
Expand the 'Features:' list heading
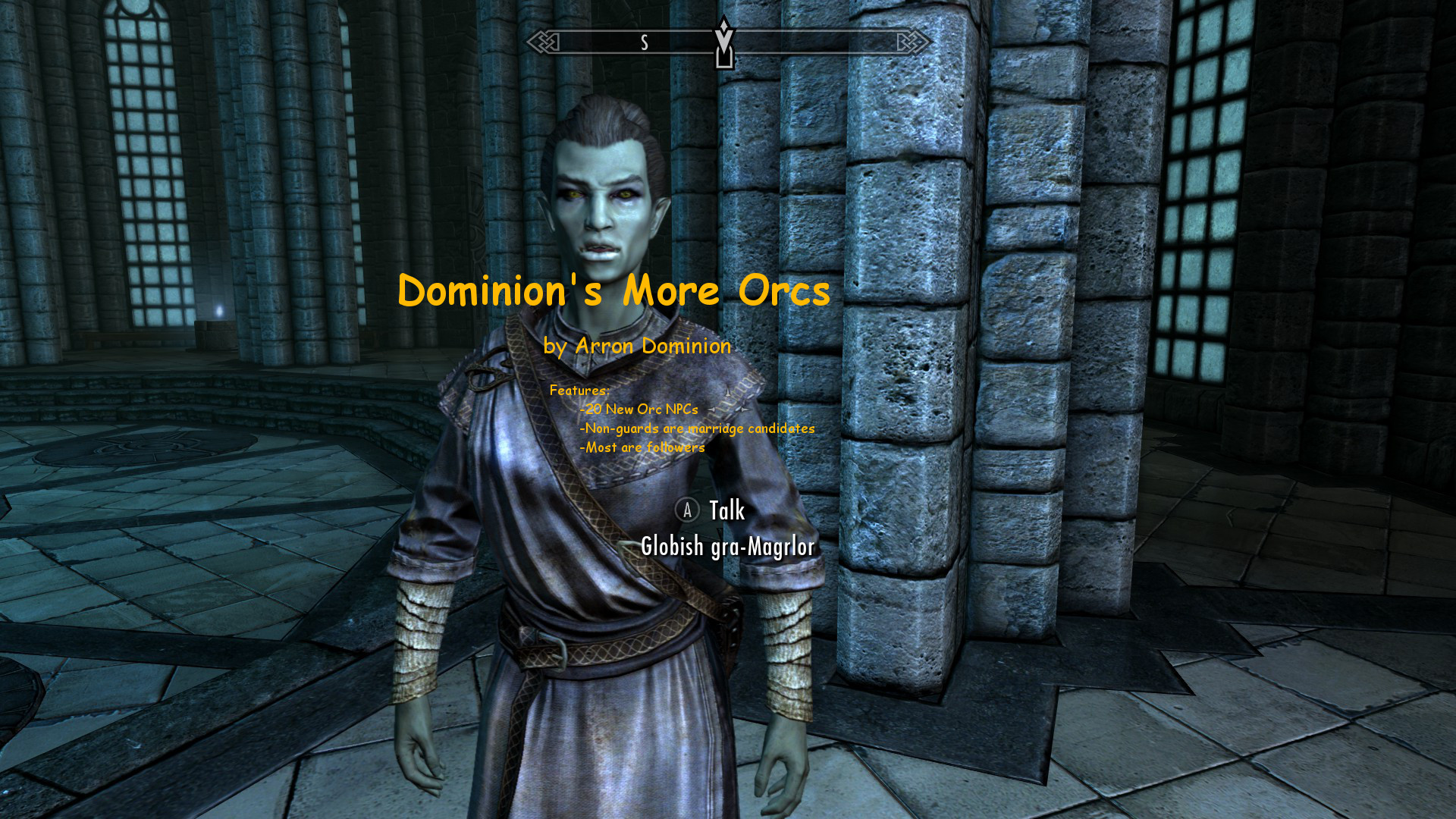coord(579,391)
